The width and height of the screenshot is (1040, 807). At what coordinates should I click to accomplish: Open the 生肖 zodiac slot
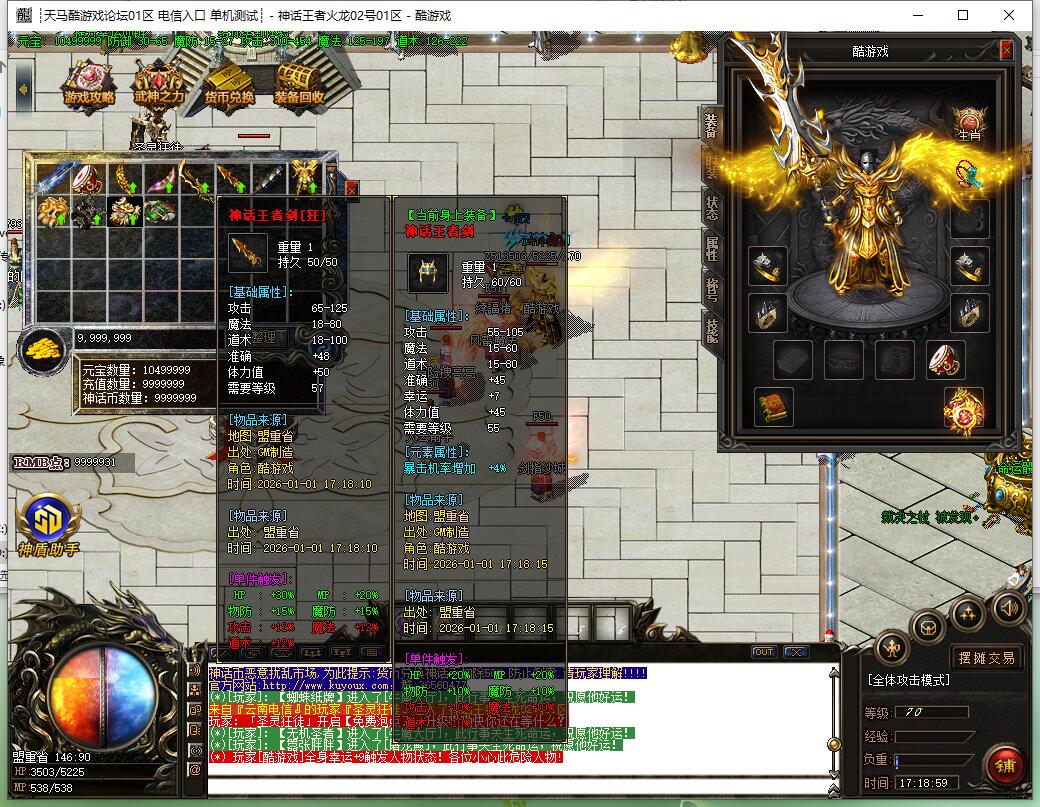(x=968, y=121)
